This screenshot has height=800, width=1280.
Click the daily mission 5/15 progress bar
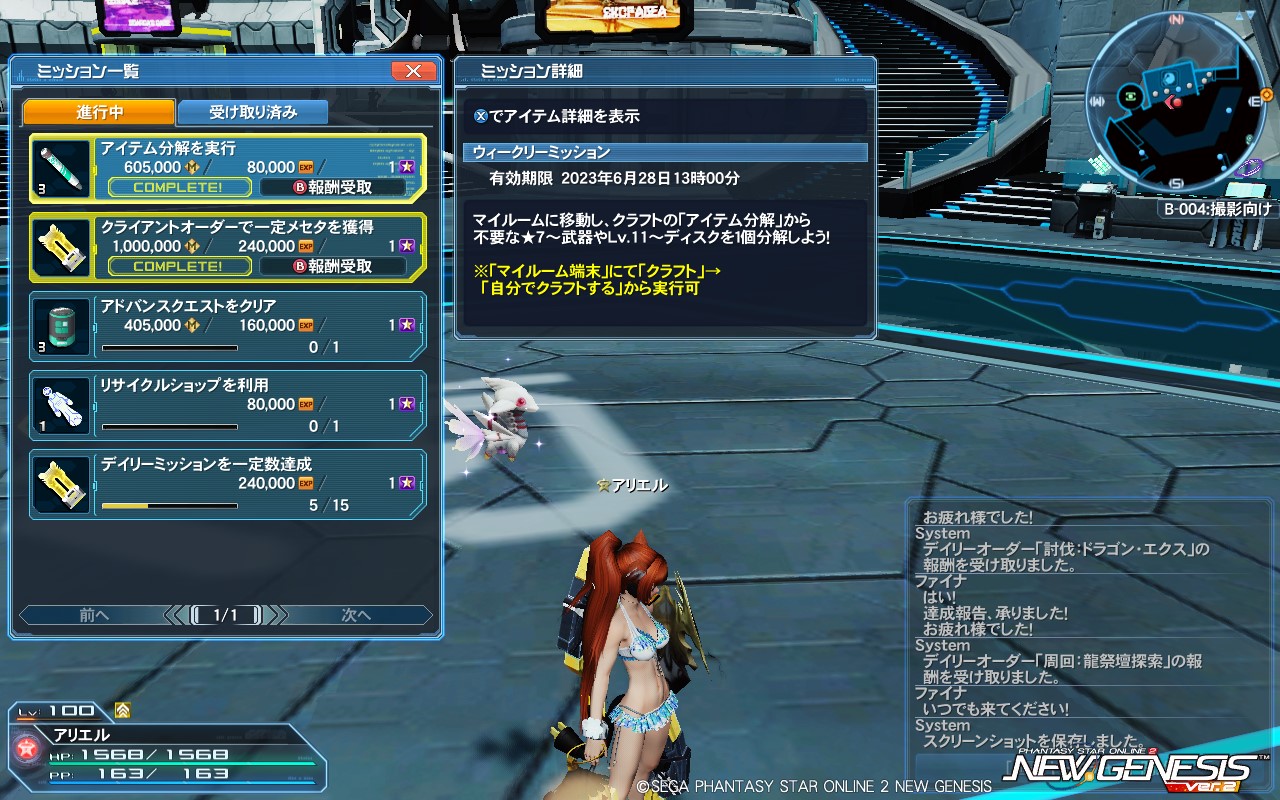coord(168,506)
